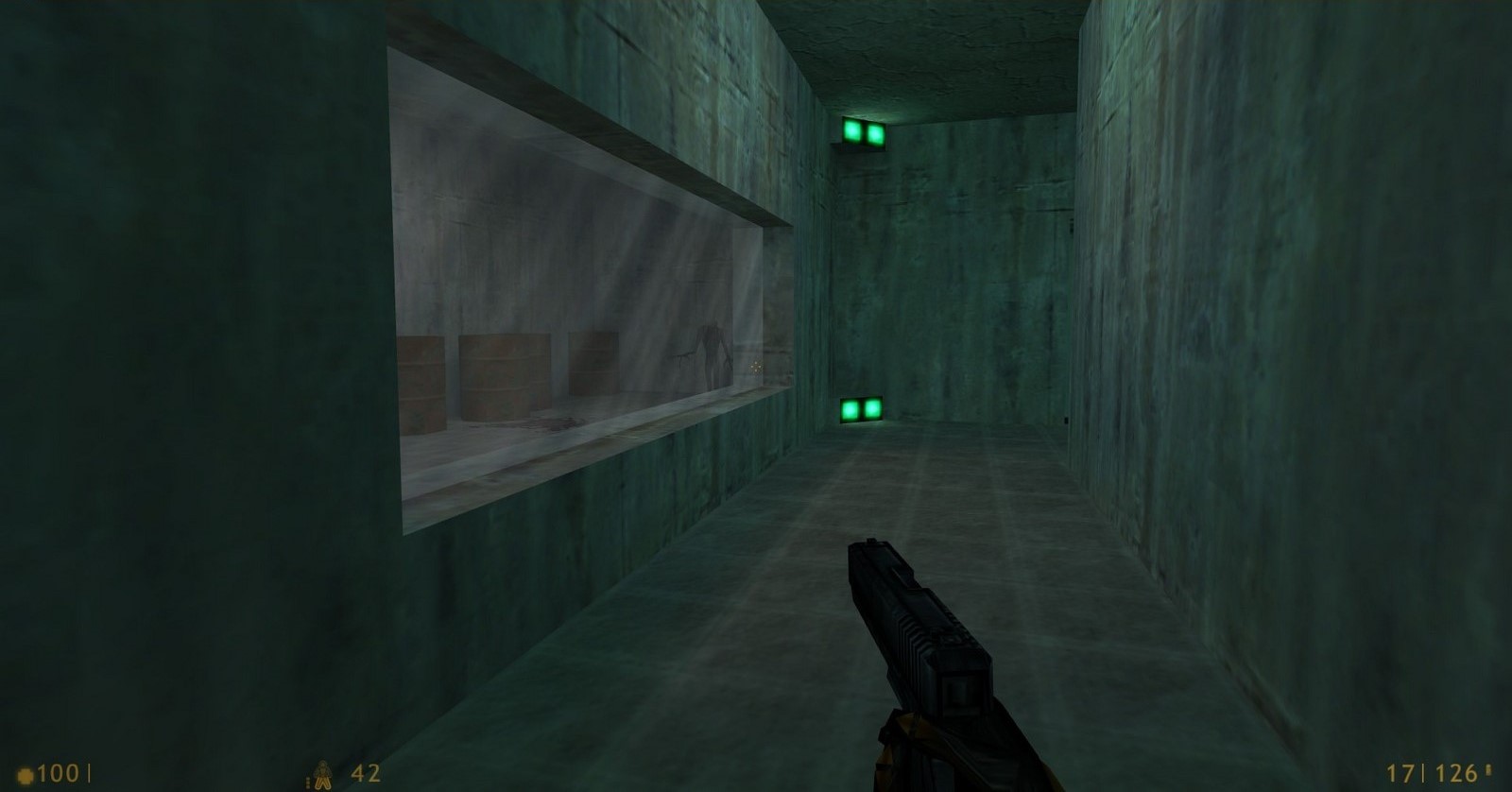Toggle the lower green wall light

point(862,408)
